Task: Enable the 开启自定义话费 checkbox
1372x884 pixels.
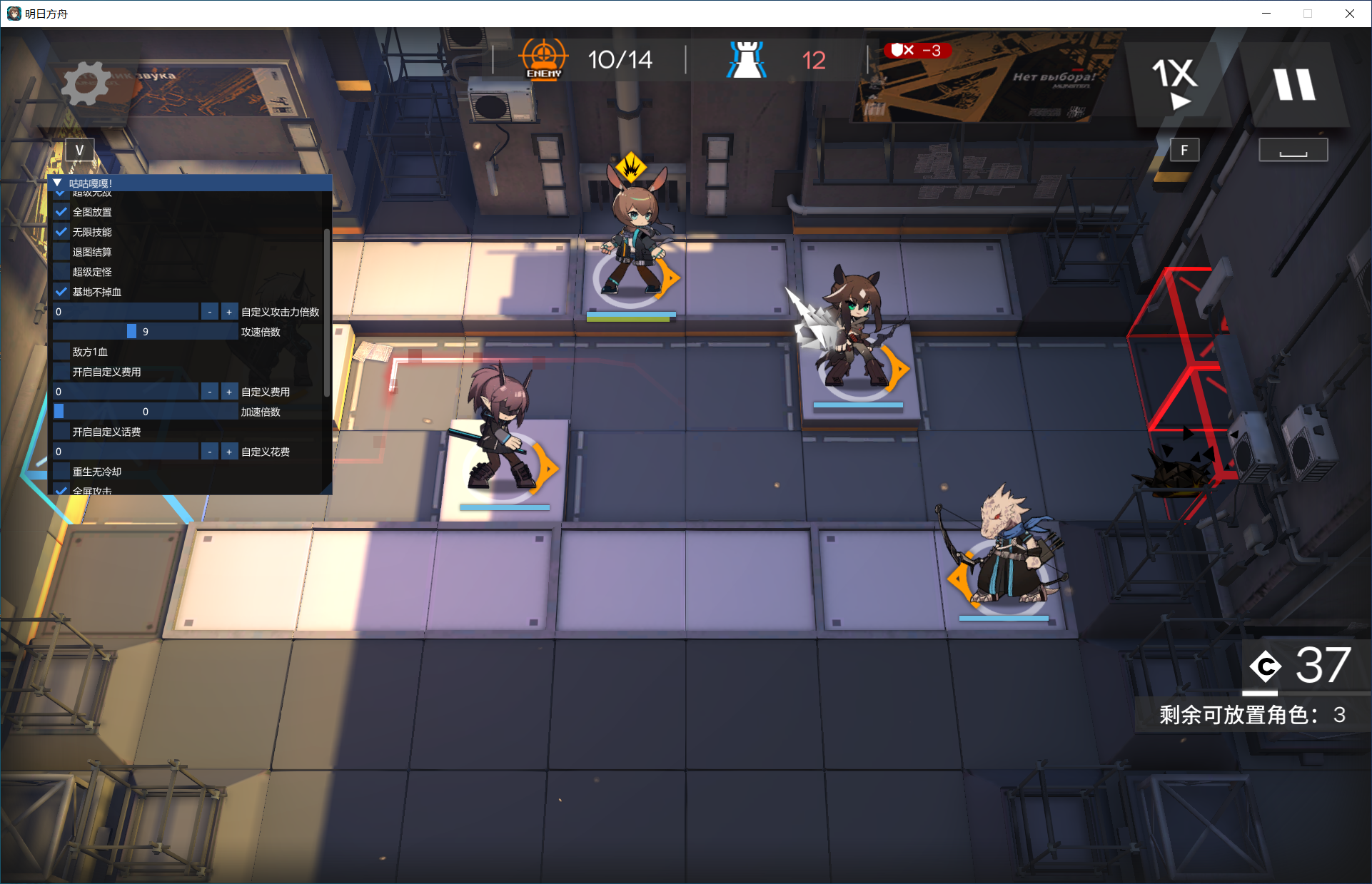Action: coord(62,432)
